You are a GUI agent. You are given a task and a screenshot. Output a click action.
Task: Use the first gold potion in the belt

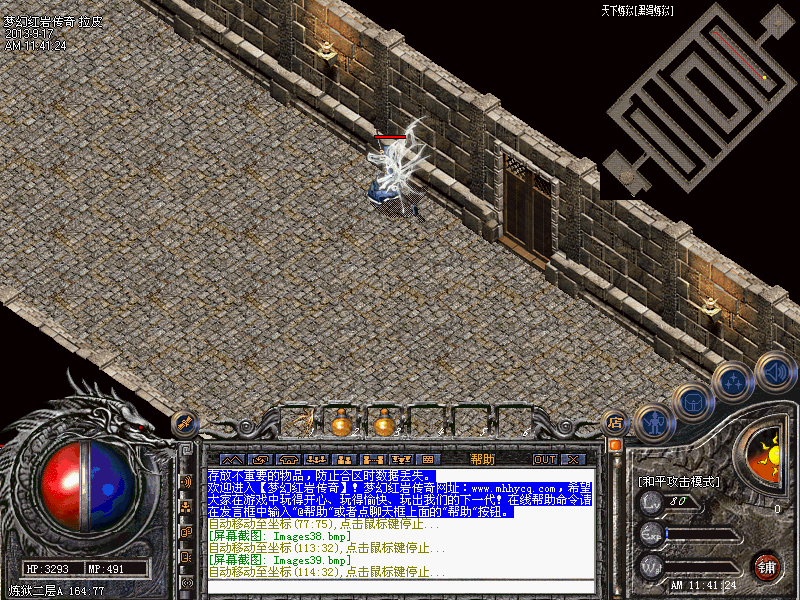tap(342, 424)
